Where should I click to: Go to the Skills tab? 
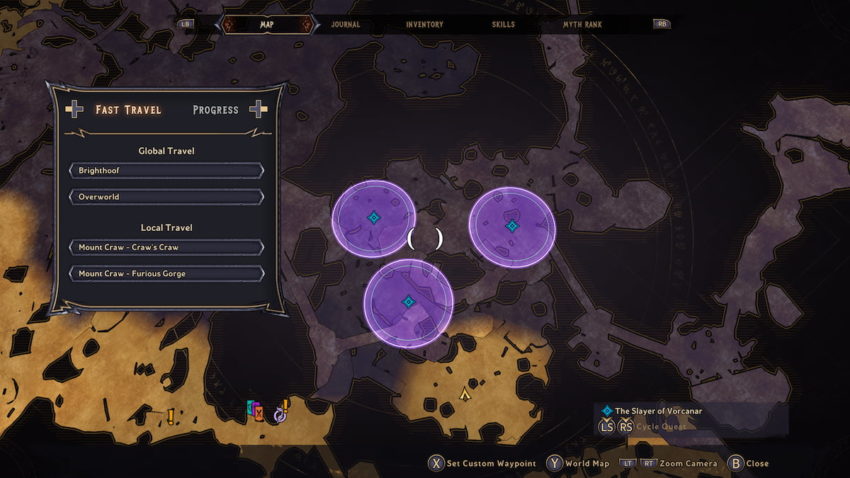coord(505,24)
